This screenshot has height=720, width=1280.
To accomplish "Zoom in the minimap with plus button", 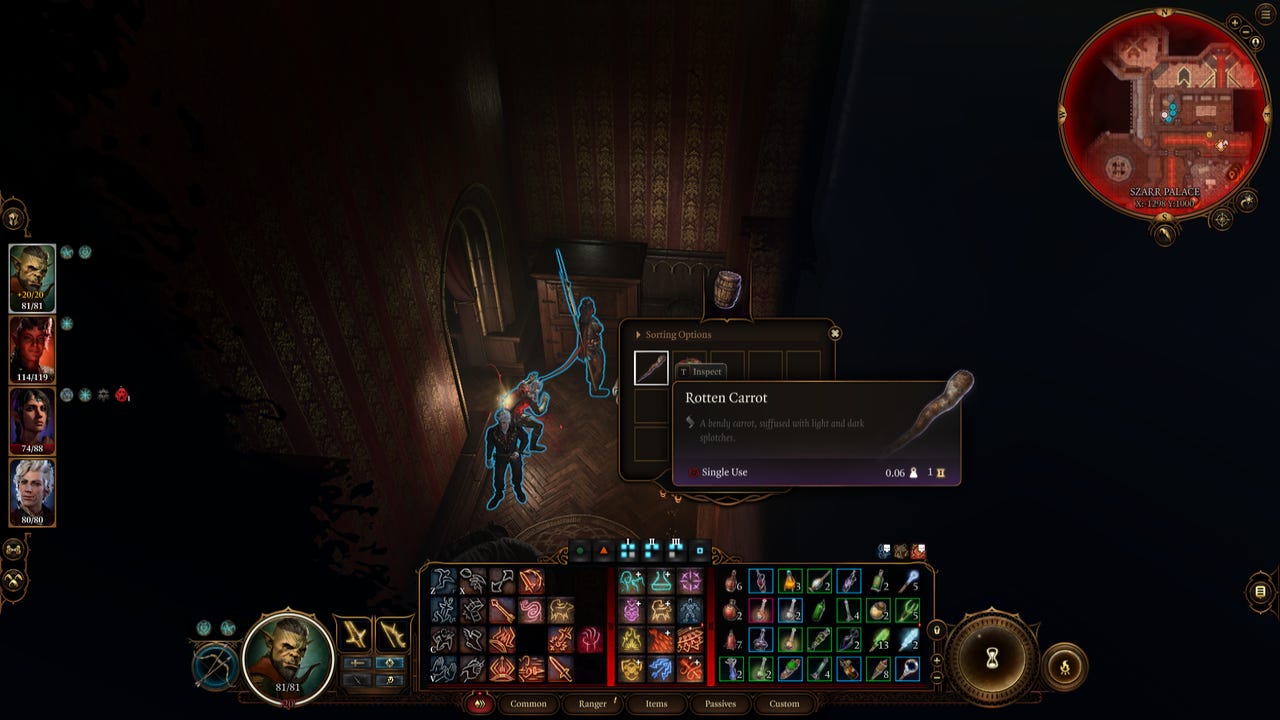I will pos(1235,22).
